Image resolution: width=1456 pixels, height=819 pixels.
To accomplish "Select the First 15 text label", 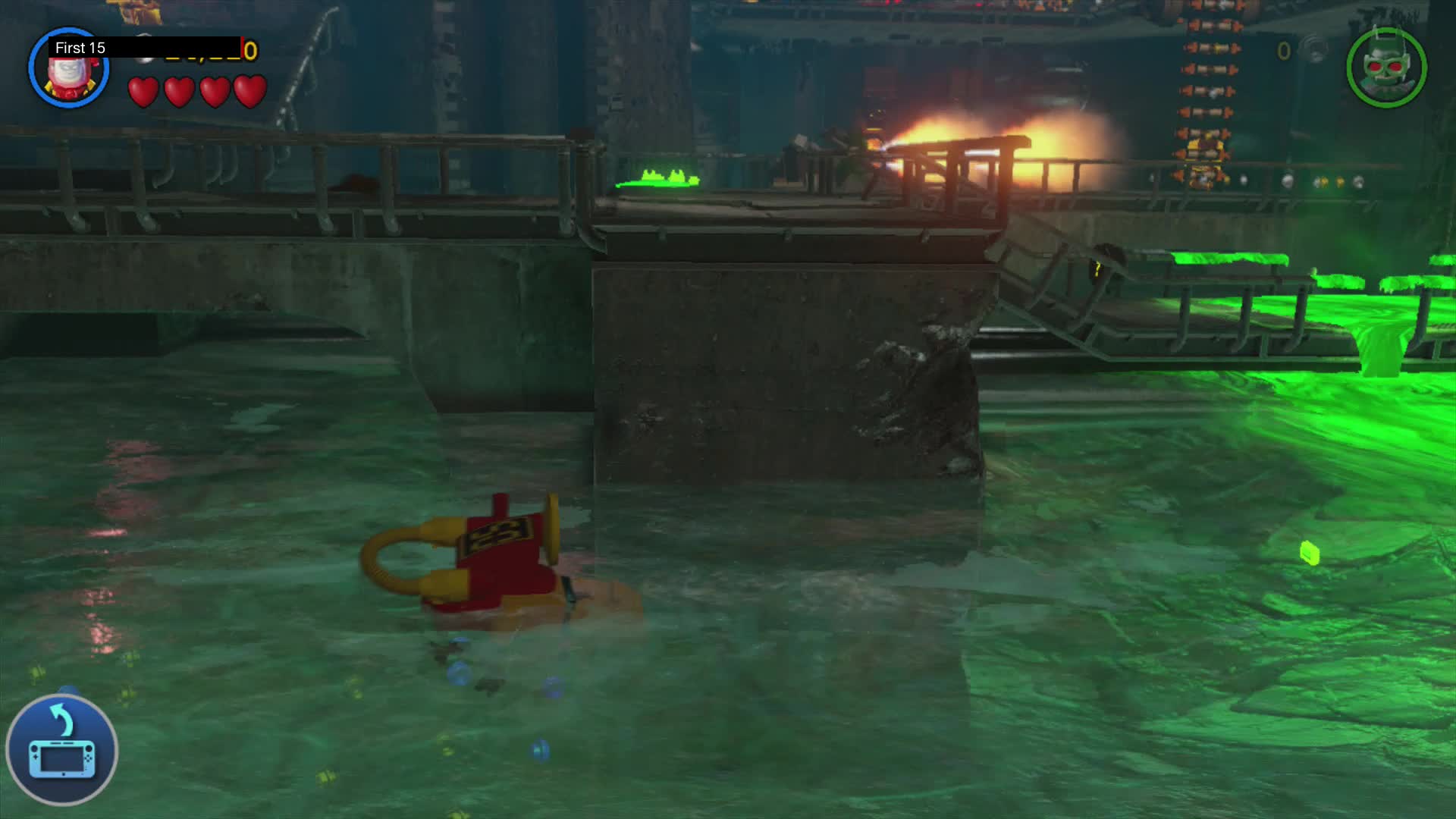I will coord(80,47).
